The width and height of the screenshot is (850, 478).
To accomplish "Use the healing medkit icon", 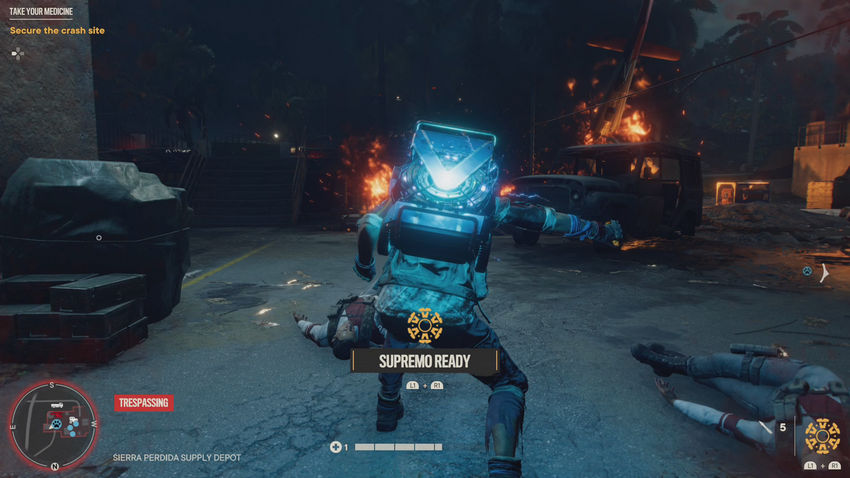I will click(x=336, y=447).
